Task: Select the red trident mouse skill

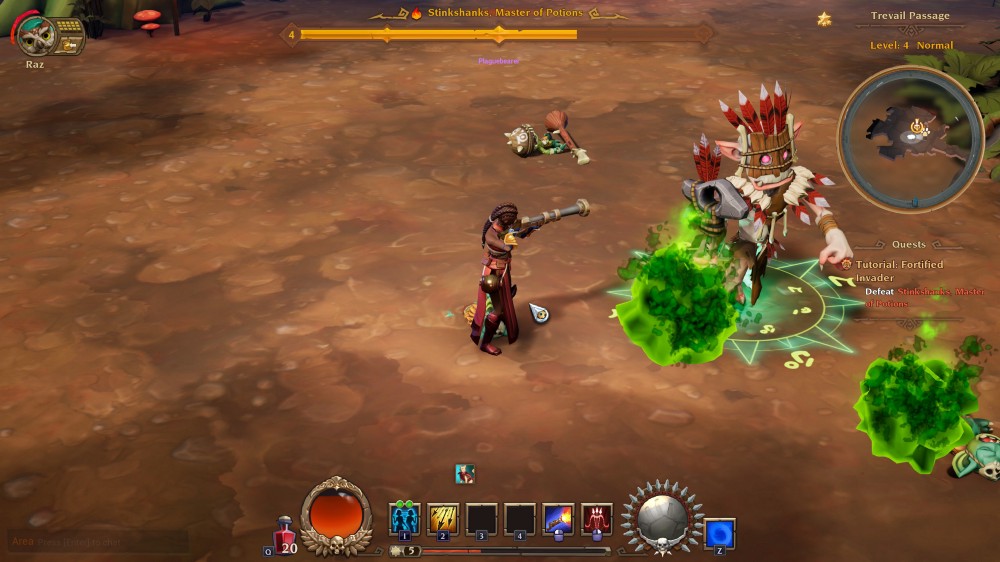Action: click(597, 519)
